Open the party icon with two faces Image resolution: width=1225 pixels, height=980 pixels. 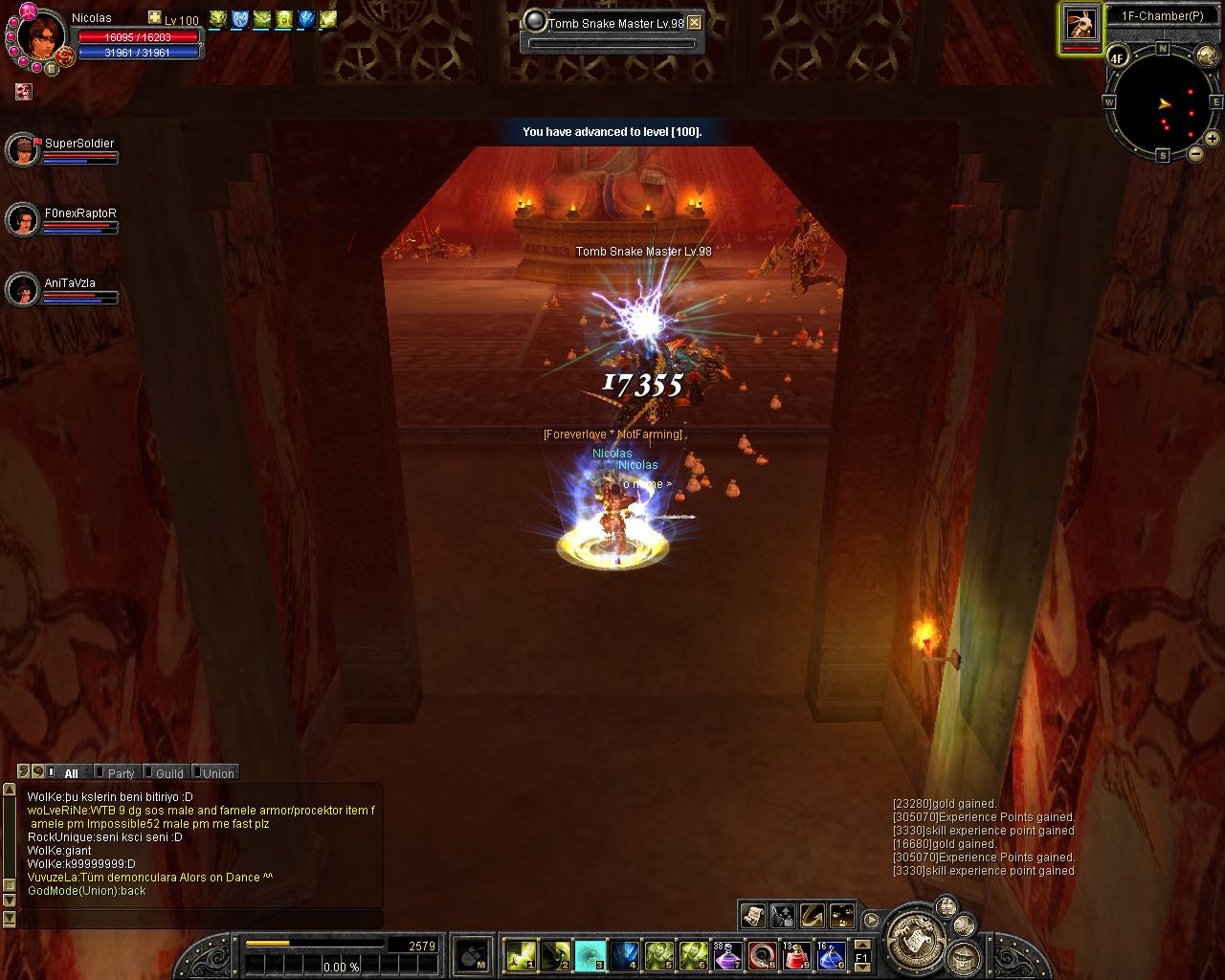pos(946,909)
